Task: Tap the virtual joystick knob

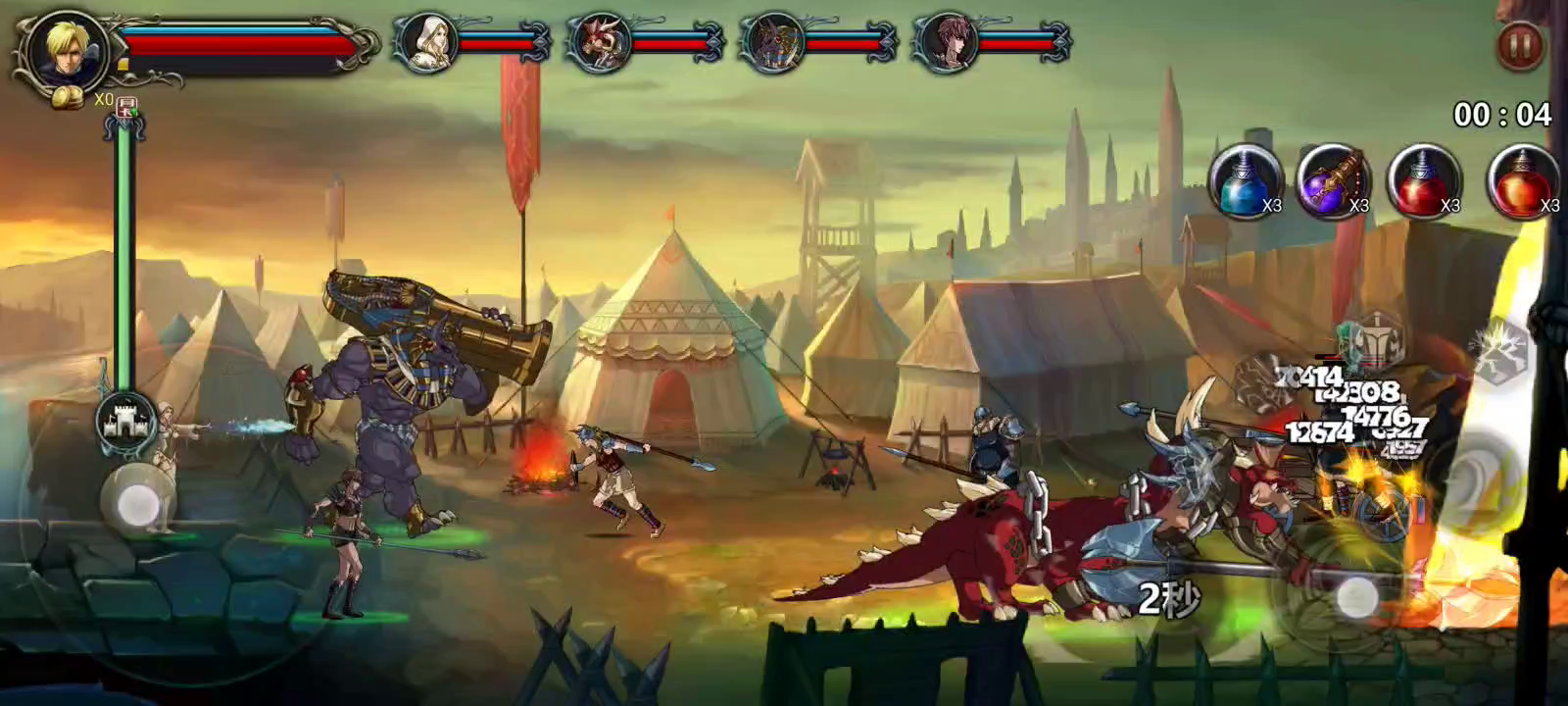Action: 136,504
